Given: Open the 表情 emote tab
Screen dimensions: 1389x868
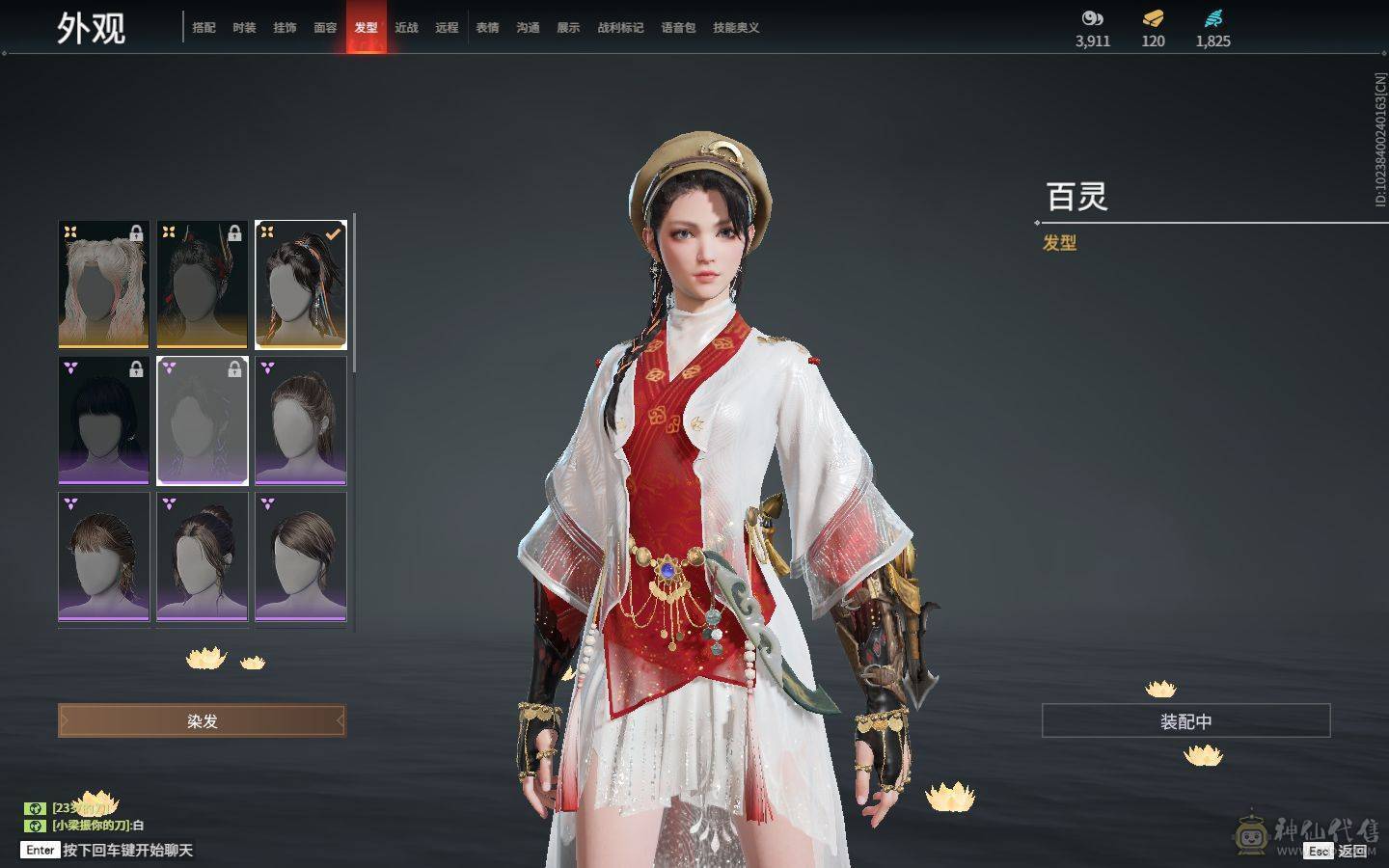Looking at the screenshot, I should tap(487, 28).
